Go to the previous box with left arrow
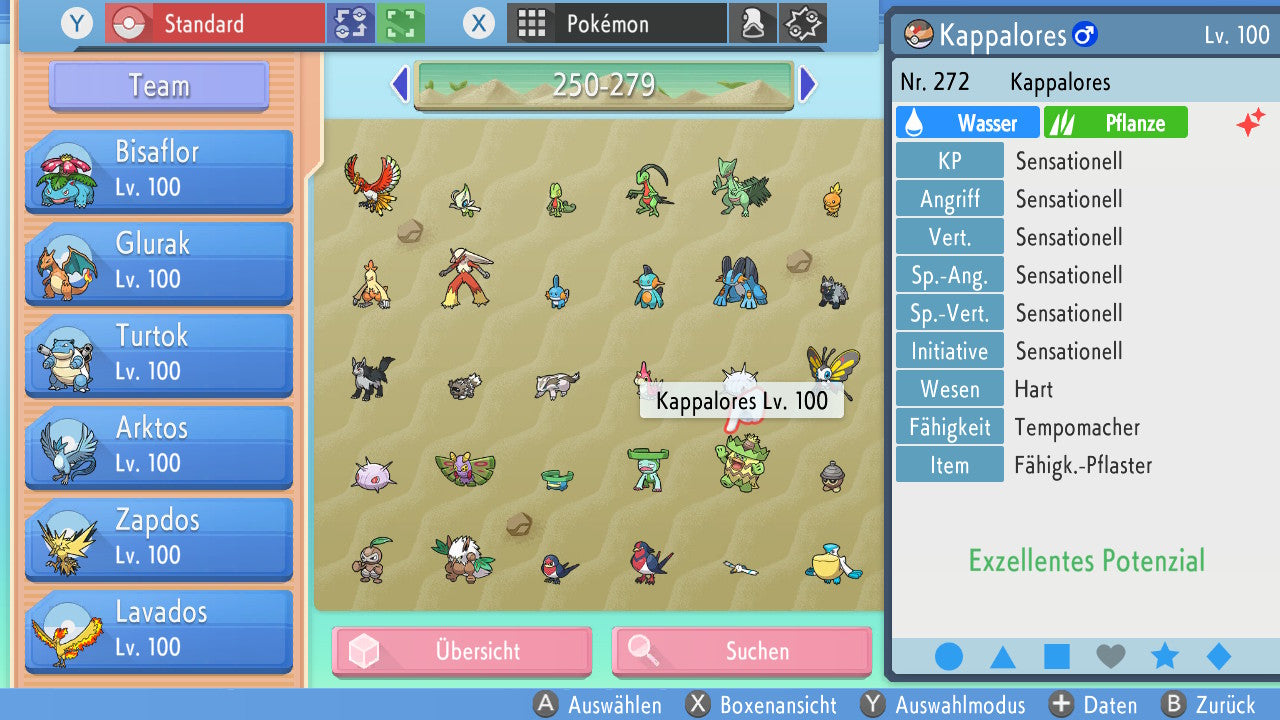This screenshot has height=720, width=1280. pos(399,85)
